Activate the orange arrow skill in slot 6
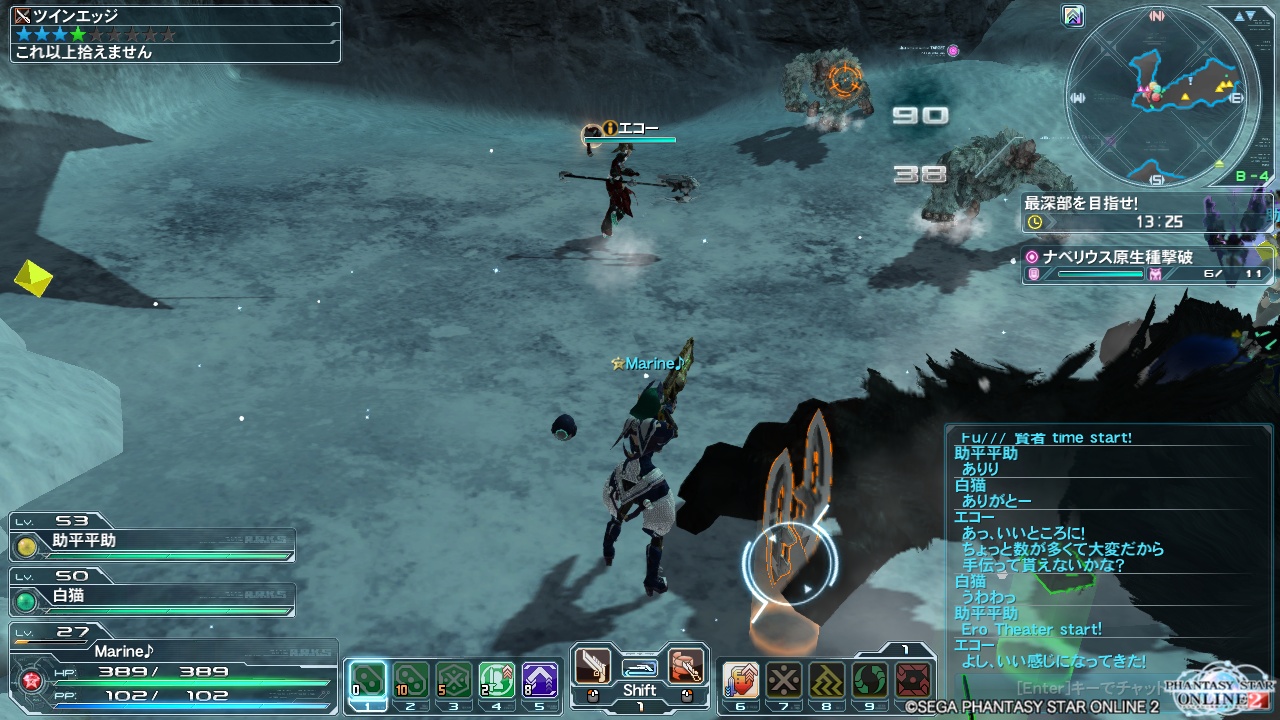The height and width of the screenshot is (720, 1280). pos(740,680)
